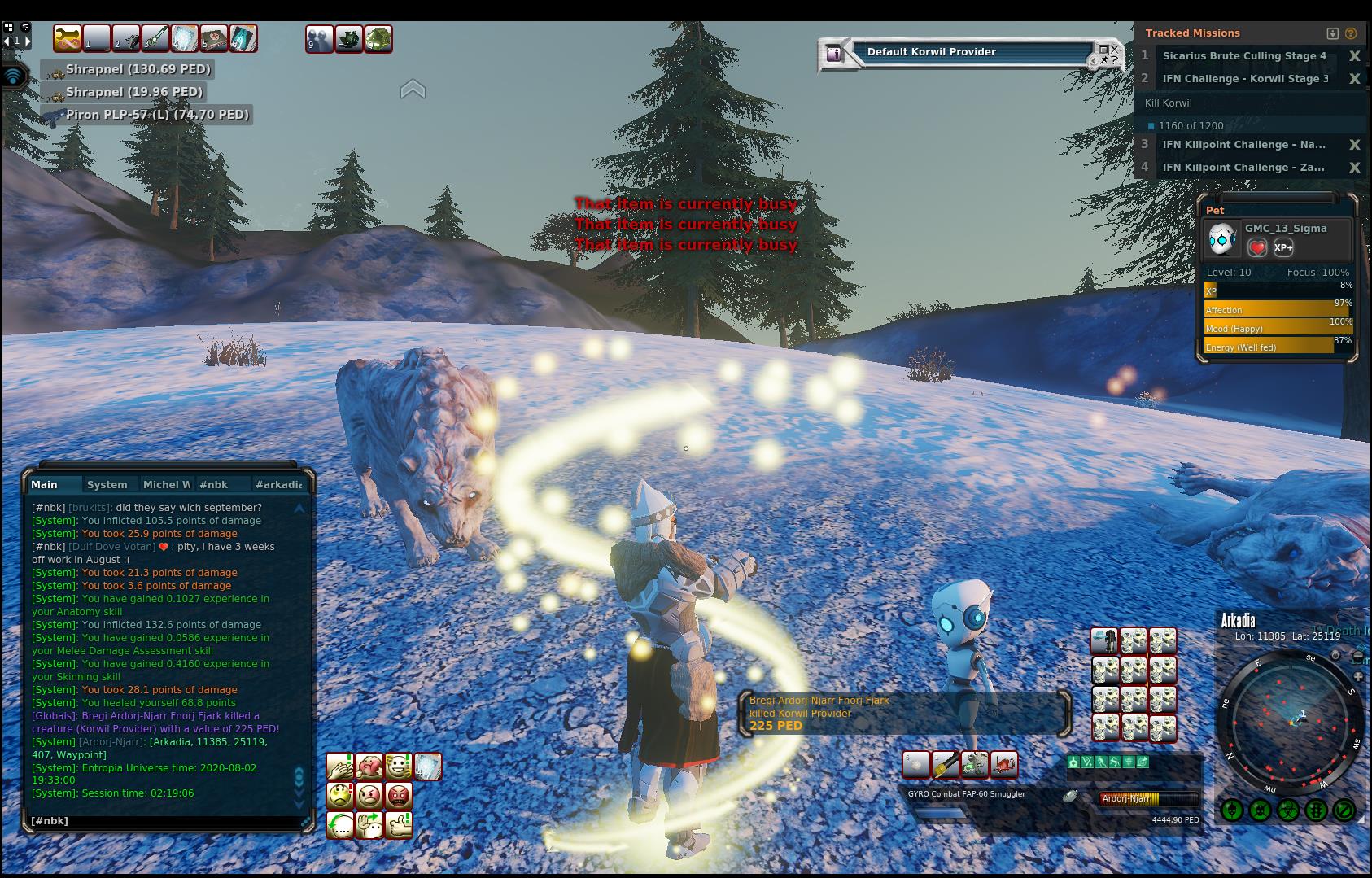Viewport: 1372px width, 878px height.
Task: Click the pet's red heart button
Action: (1257, 248)
